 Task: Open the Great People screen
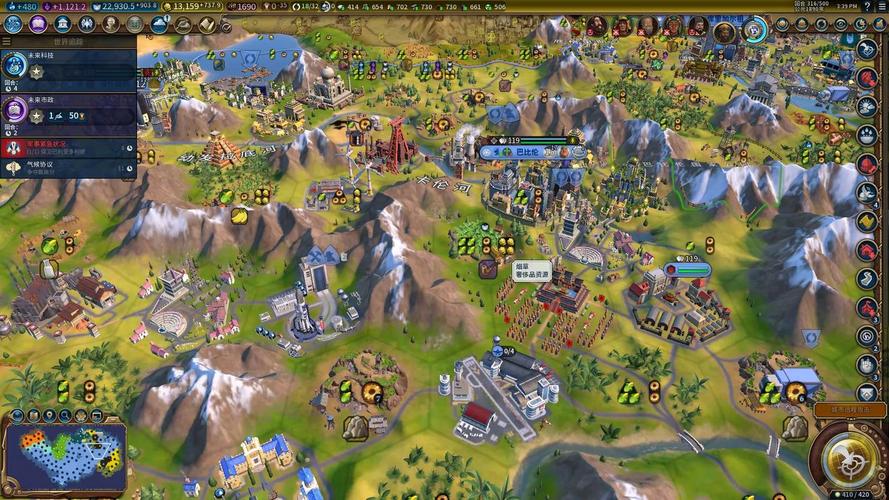point(110,24)
